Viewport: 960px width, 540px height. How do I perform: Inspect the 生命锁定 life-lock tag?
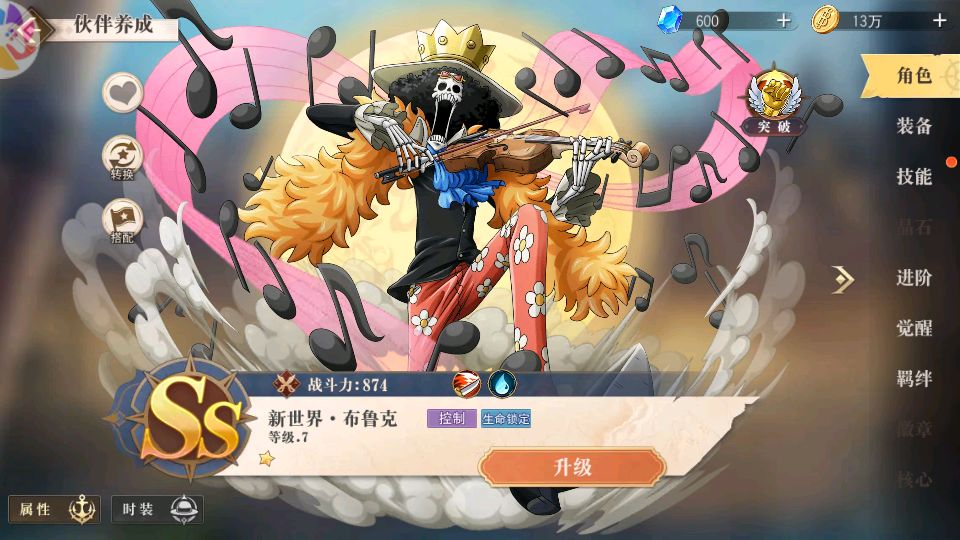pyautogui.click(x=506, y=419)
